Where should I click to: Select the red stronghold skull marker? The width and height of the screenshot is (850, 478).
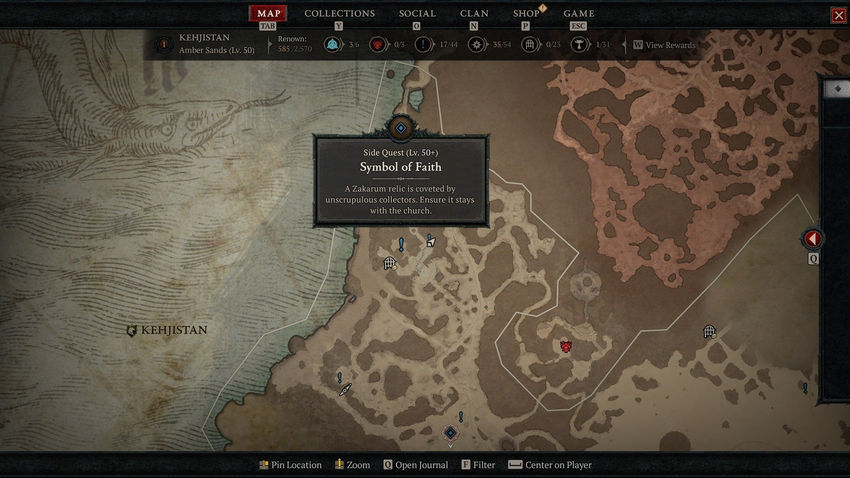click(x=566, y=346)
